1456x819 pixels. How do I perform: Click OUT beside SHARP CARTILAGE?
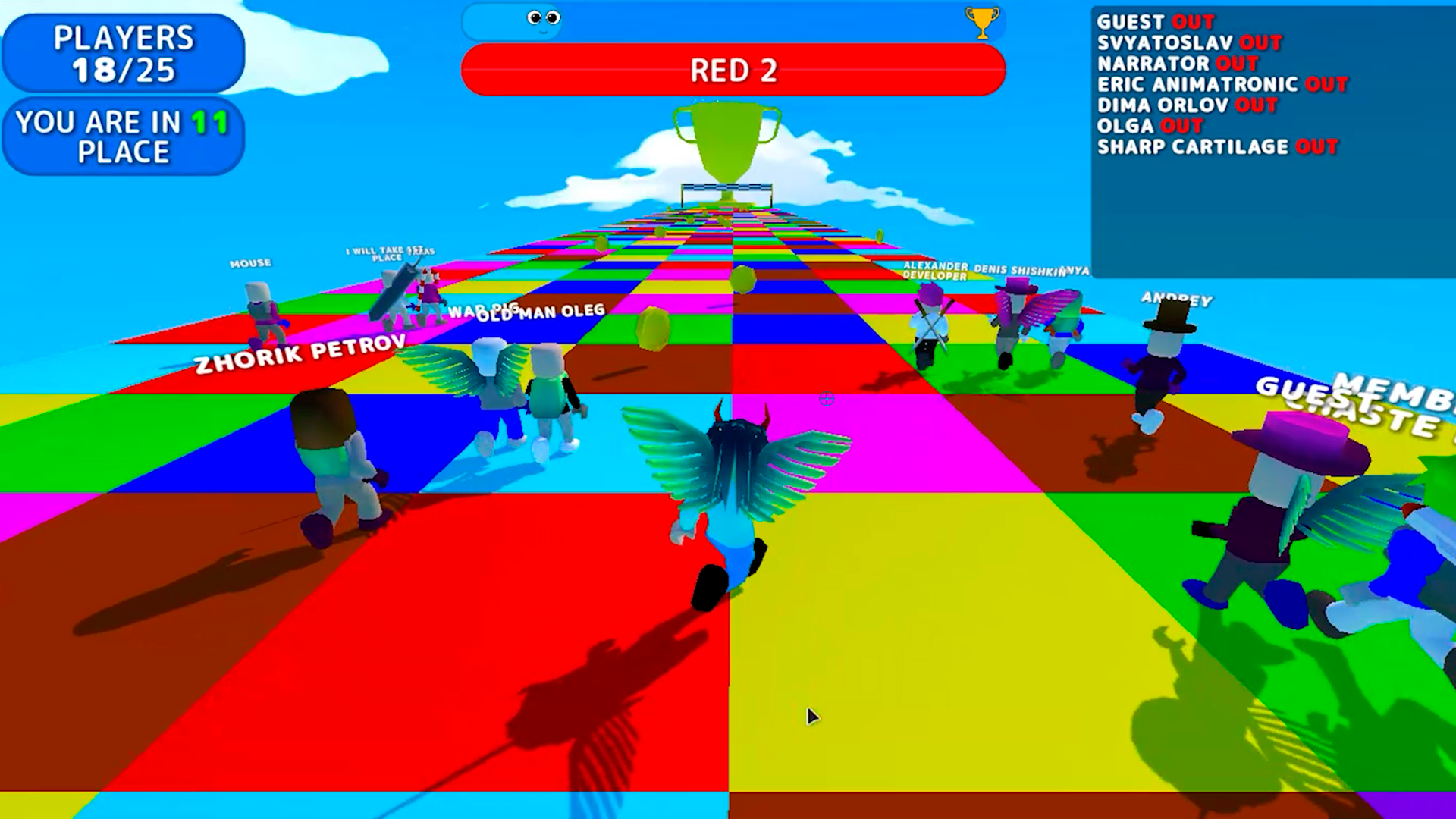(1316, 148)
